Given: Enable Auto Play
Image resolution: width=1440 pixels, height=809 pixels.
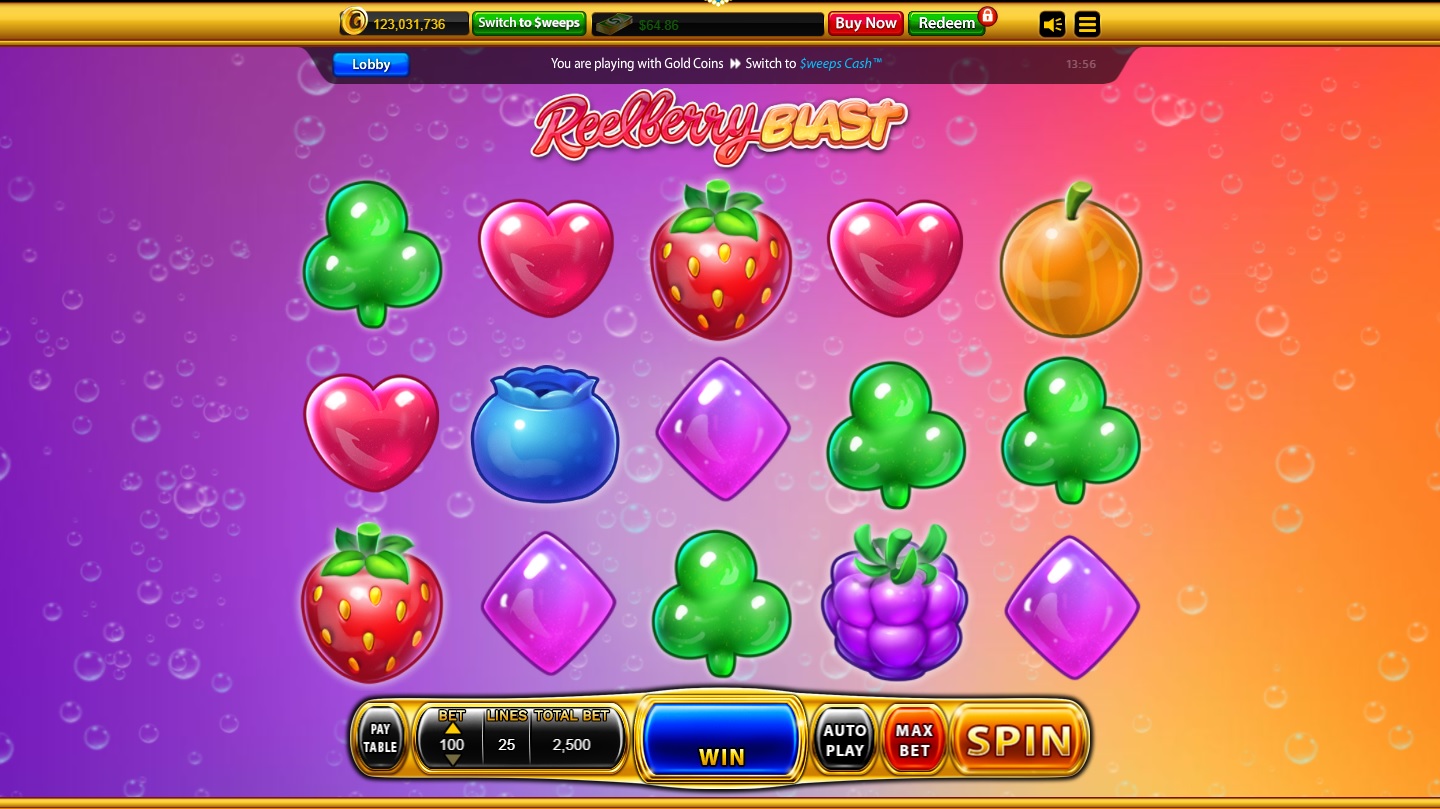Looking at the screenshot, I should [x=843, y=738].
